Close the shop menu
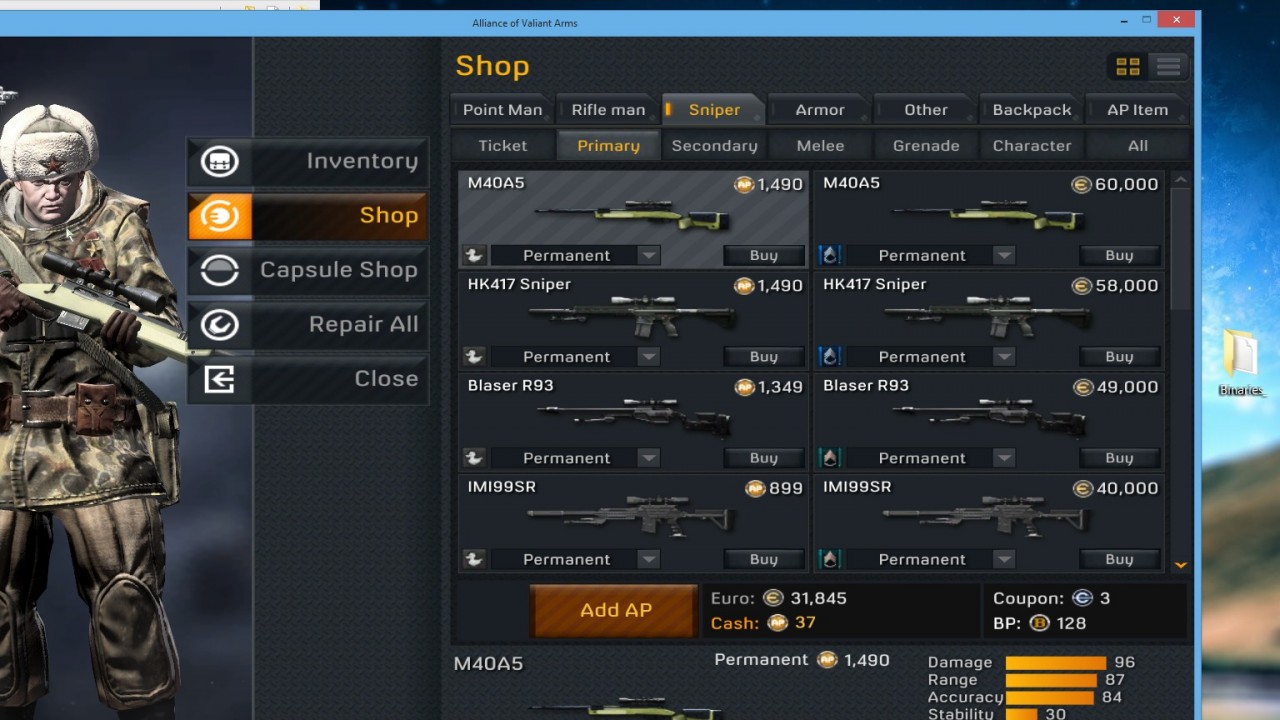The width and height of the screenshot is (1280, 720). (x=308, y=379)
